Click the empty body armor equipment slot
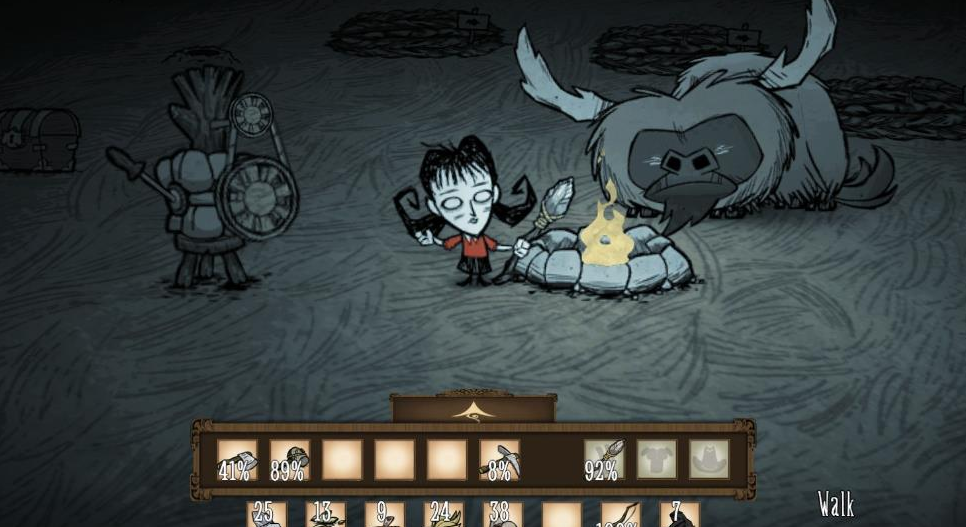The height and width of the screenshot is (527, 966). click(656, 459)
